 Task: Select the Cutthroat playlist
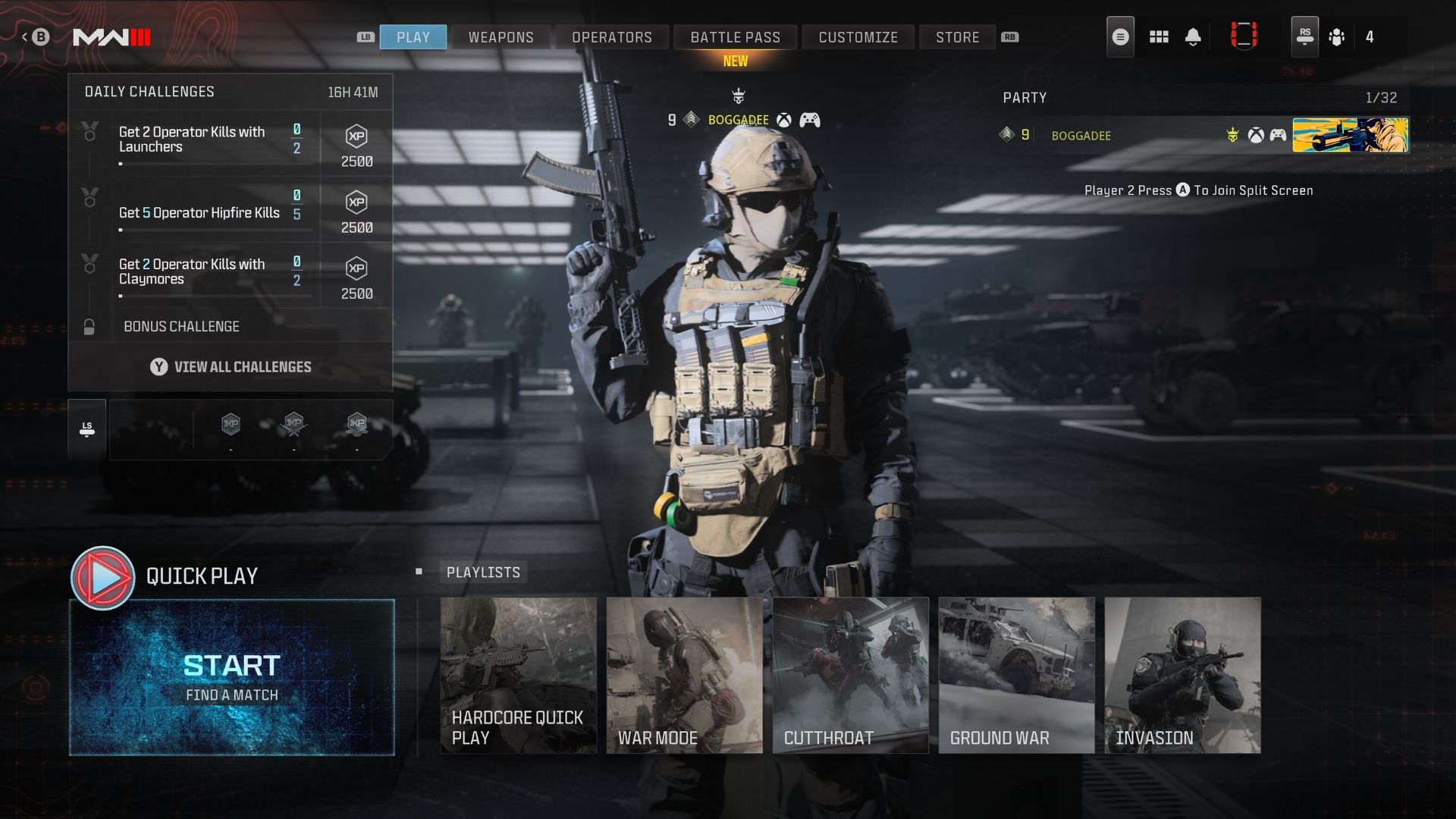click(851, 675)
